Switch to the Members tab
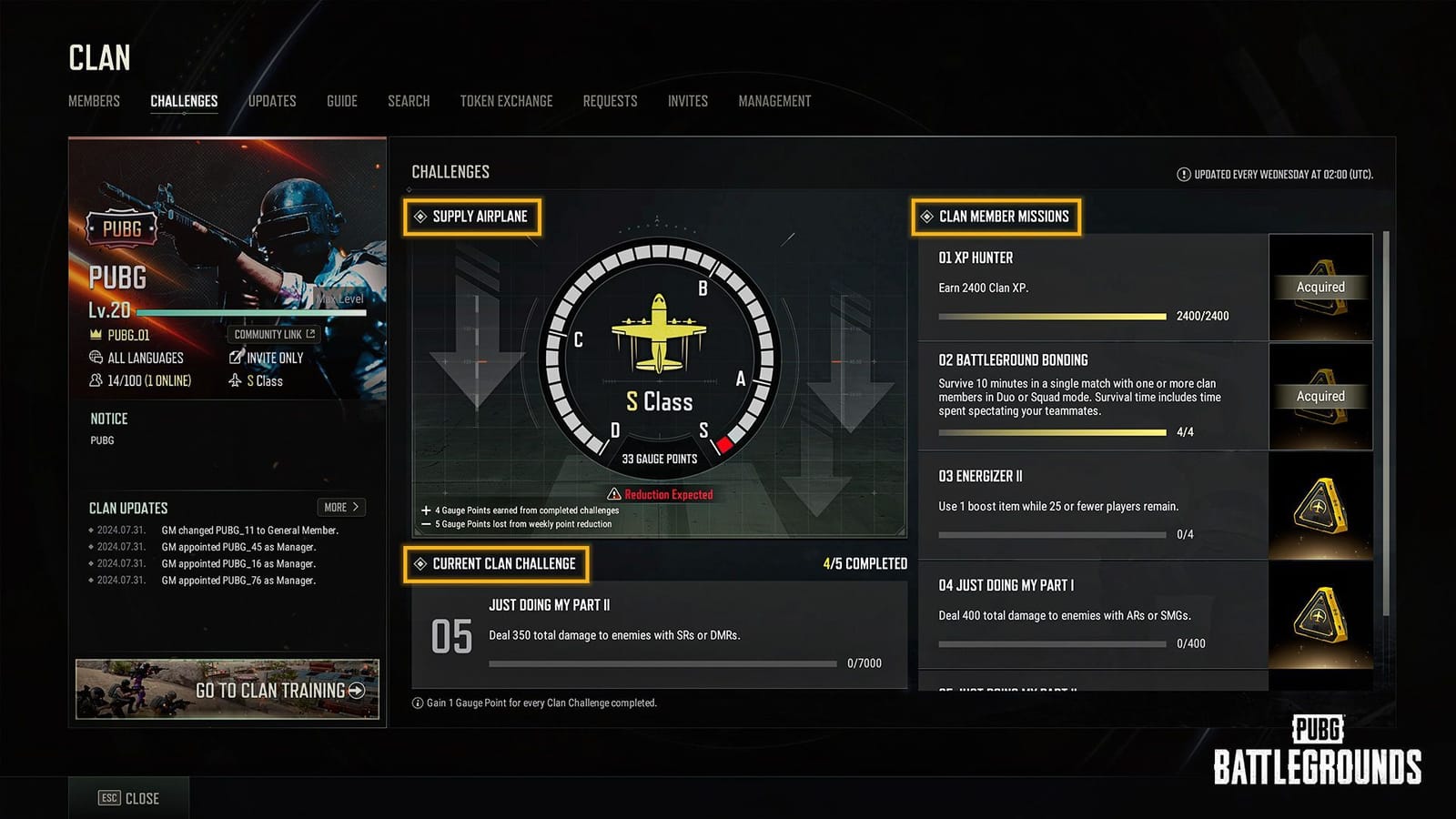Viewport: 1456px width, 819px height. tap(93, 101)
